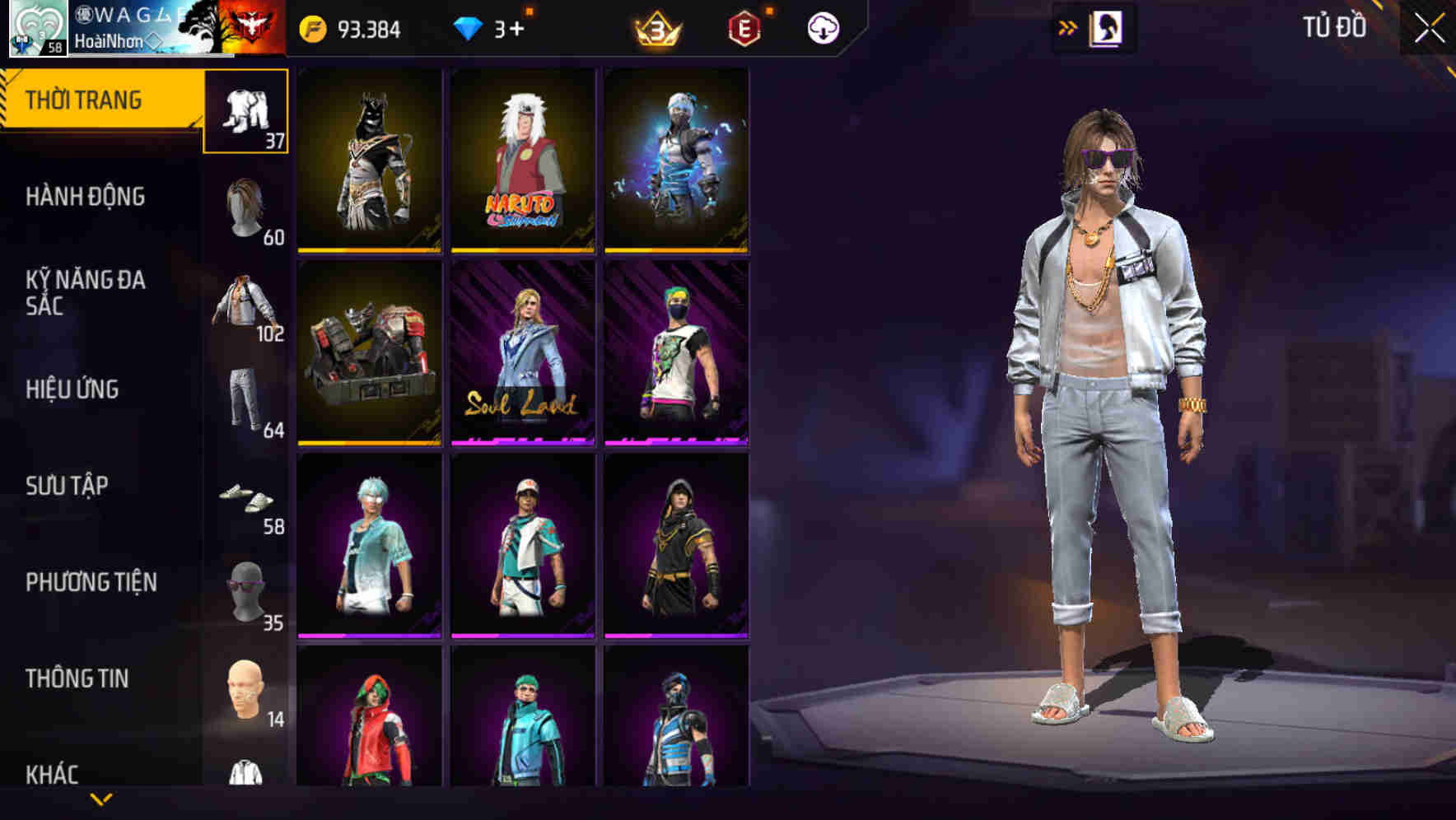Pick the black and gold armored bundle

pyautogui.click(x=370, y=160)
